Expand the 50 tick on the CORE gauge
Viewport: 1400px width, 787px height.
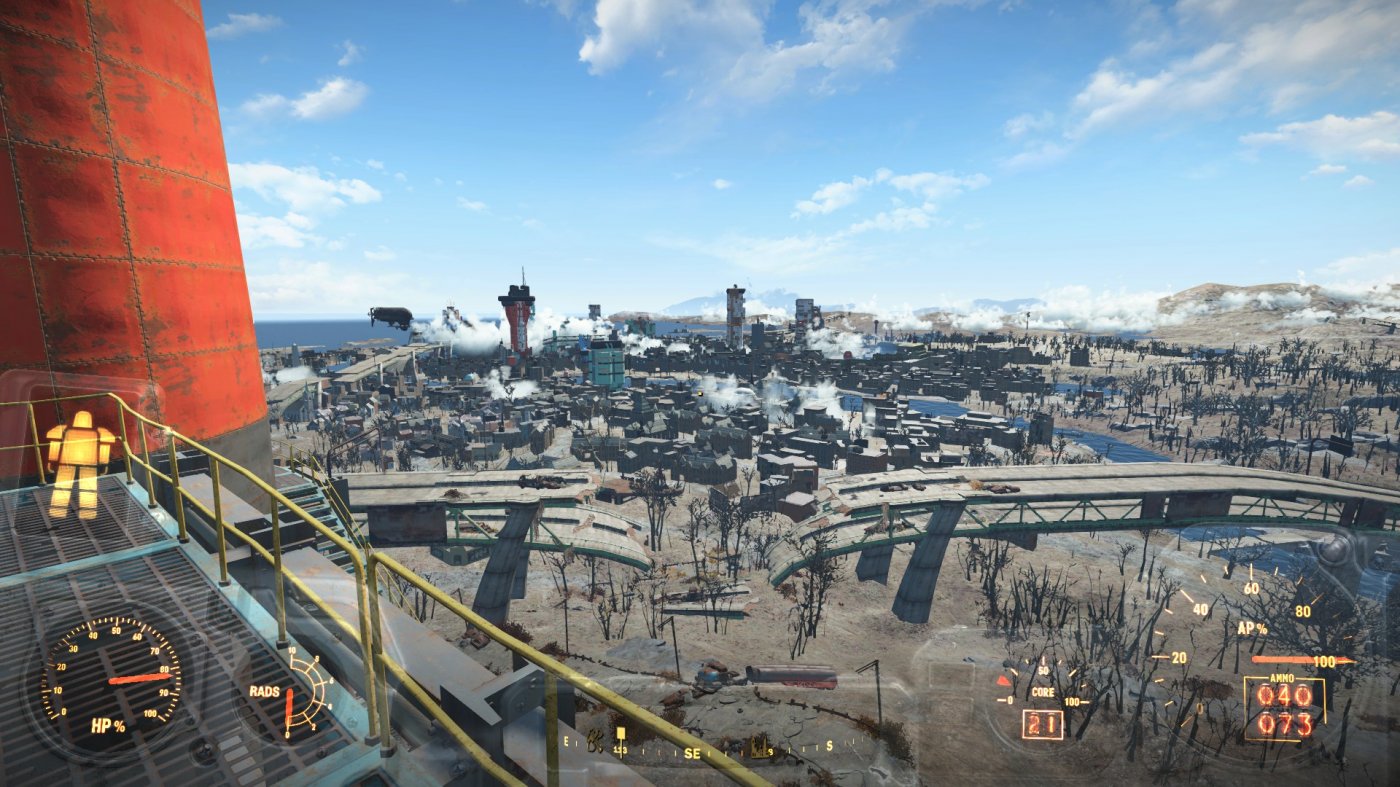[x=1043, y=671]
